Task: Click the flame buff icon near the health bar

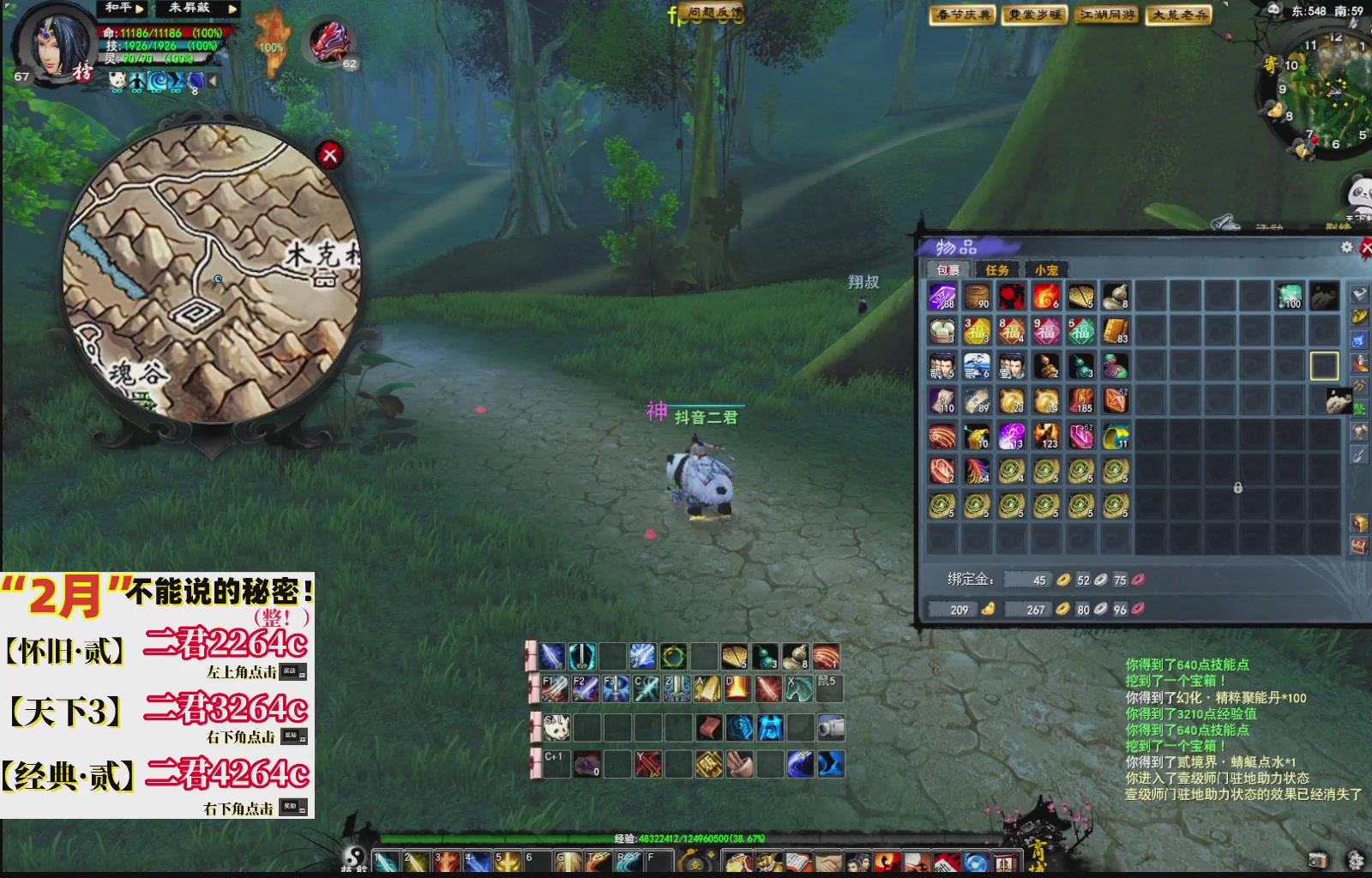Action: click(273, 26)
